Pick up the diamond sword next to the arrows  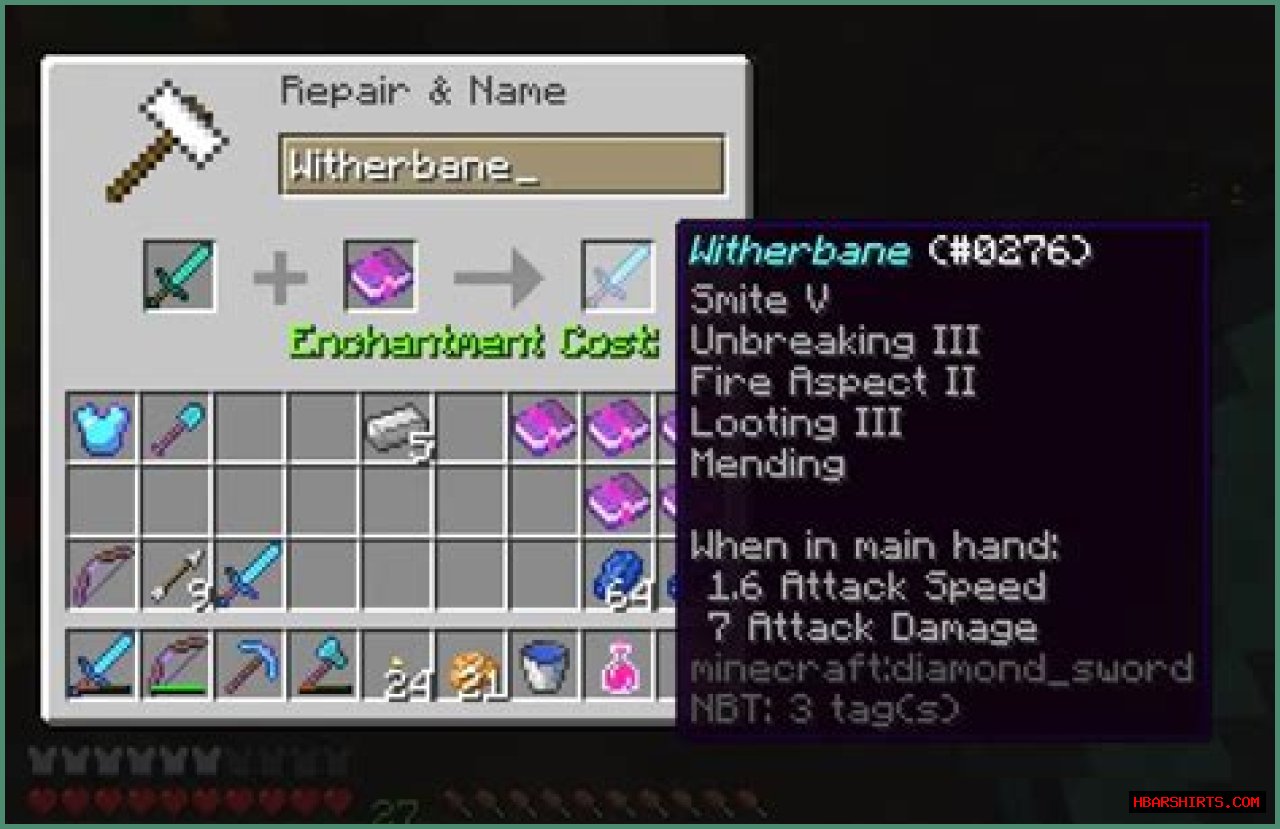coord(249,577)
